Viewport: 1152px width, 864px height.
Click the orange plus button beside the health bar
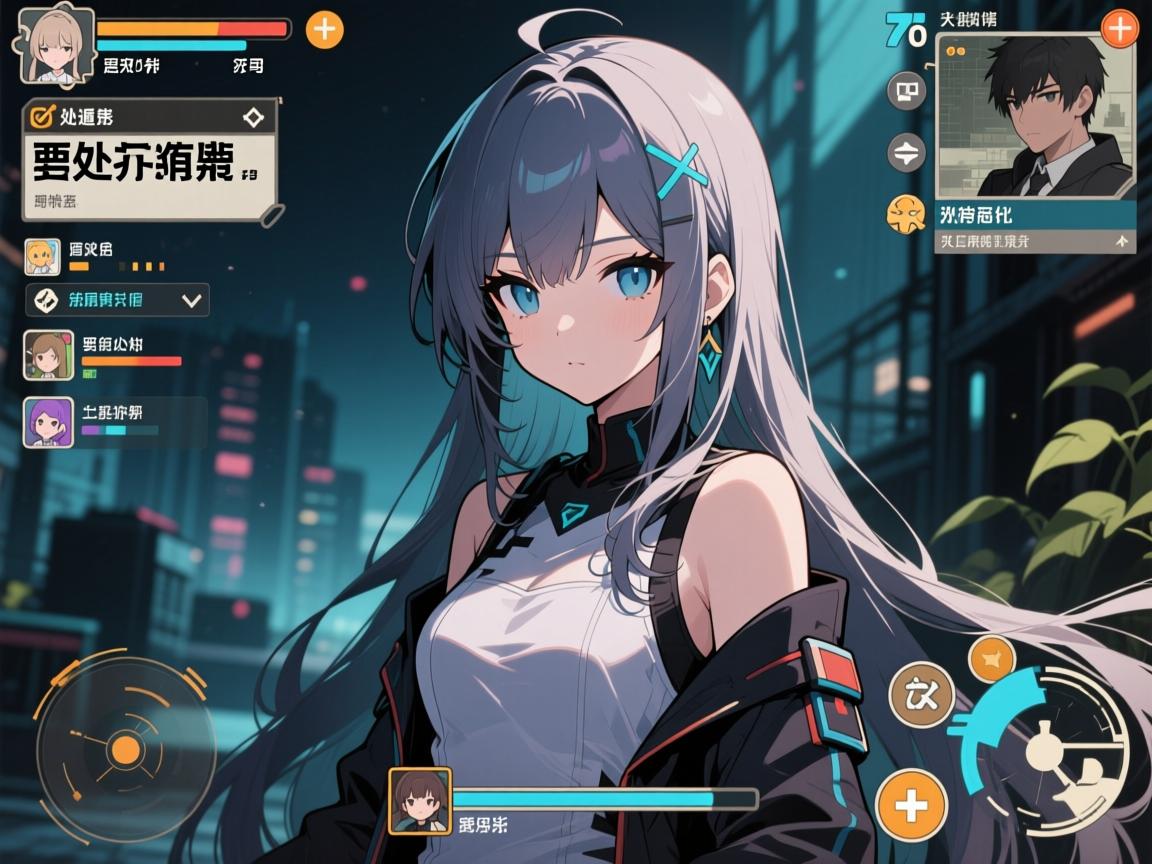click(x=324, y=29)
